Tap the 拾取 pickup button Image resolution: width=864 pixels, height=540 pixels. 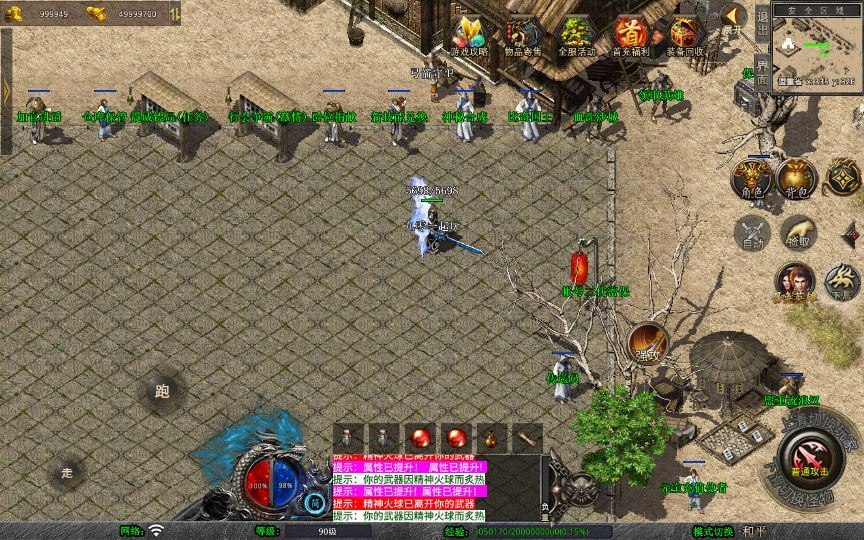pyautogui.click(x=797, y=234)
